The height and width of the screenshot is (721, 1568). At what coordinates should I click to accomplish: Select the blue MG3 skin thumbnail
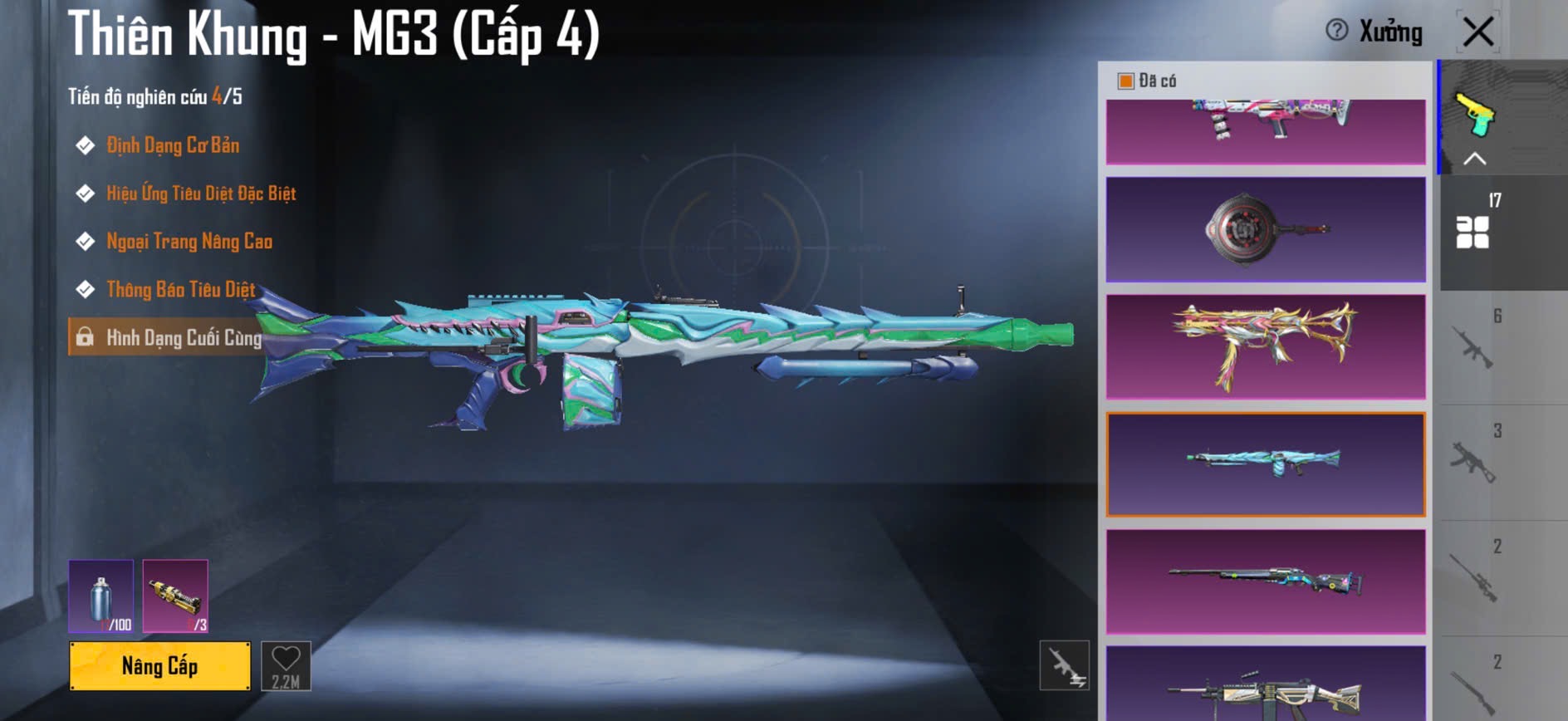1265,464
